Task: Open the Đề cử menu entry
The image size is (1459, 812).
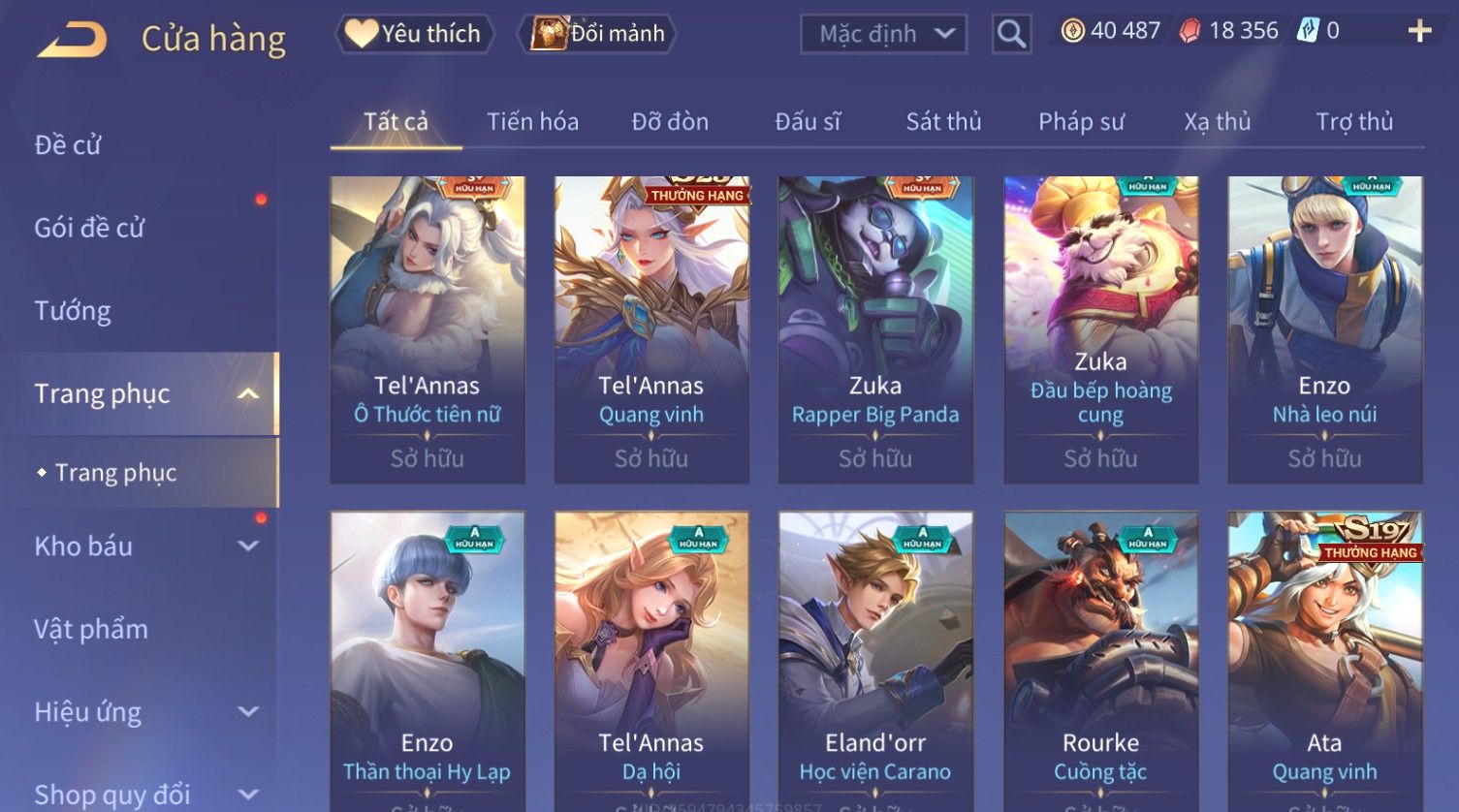Action: point(68,145)
